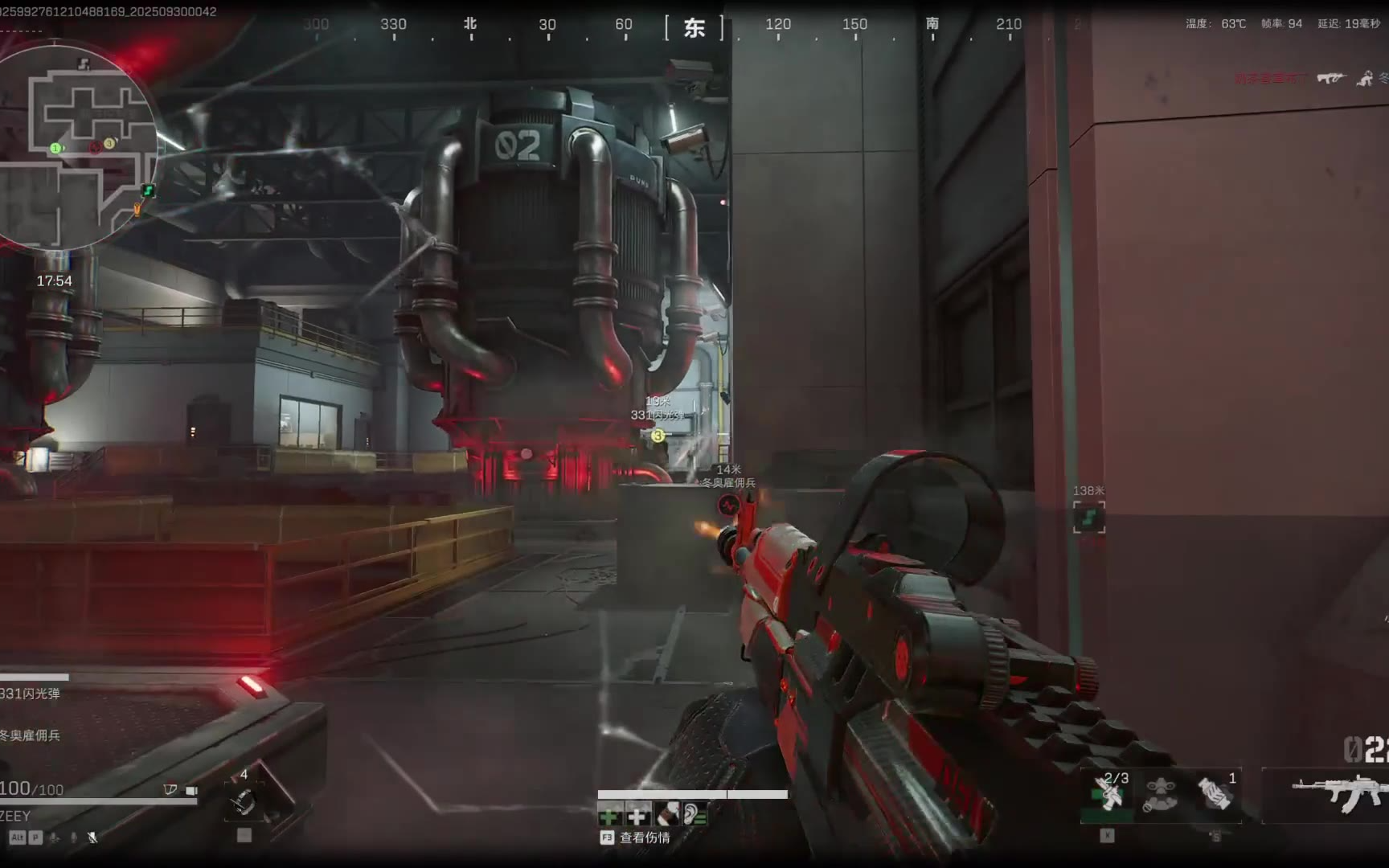Open the circular minimap
The width and height of the screenshot is (1389, 868).
[x=78, y=146]
